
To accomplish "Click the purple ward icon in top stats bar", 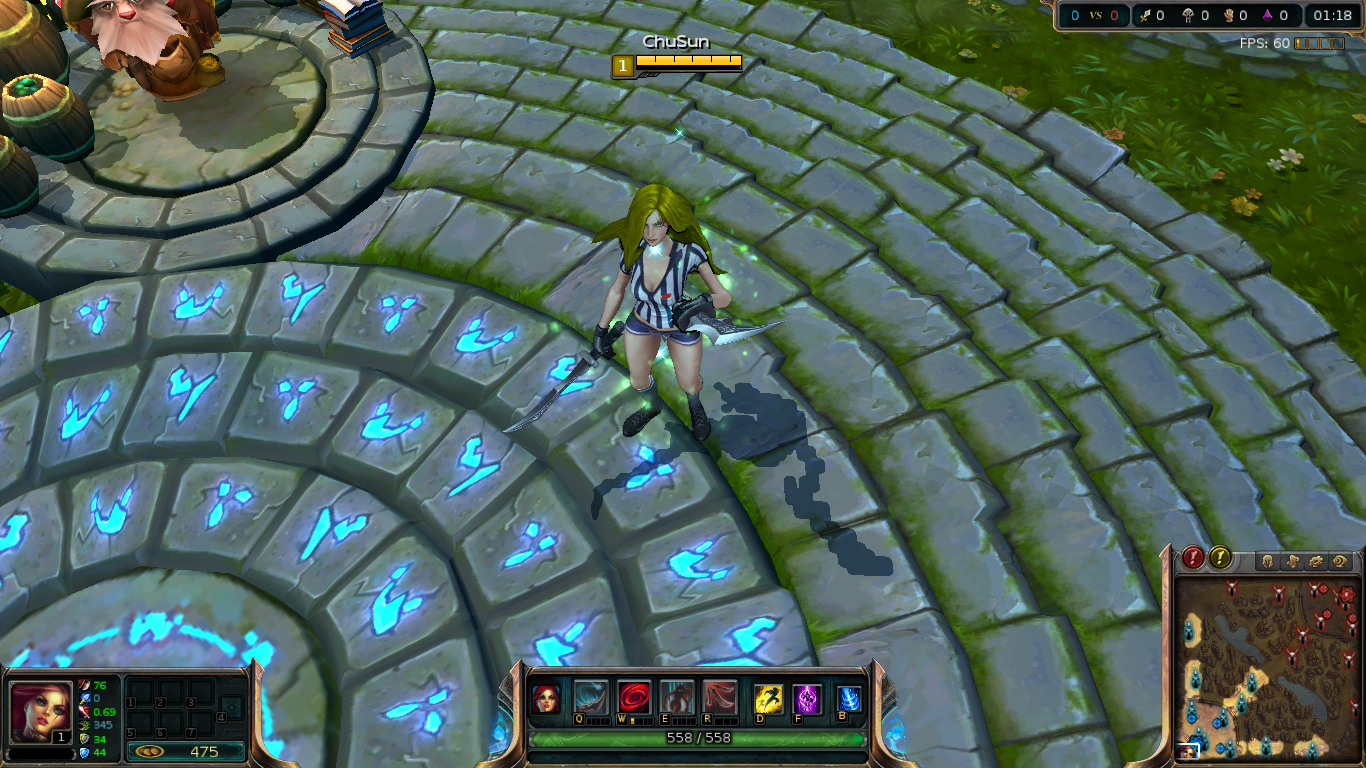I will pyautogui.click(x=1266, y=15).
